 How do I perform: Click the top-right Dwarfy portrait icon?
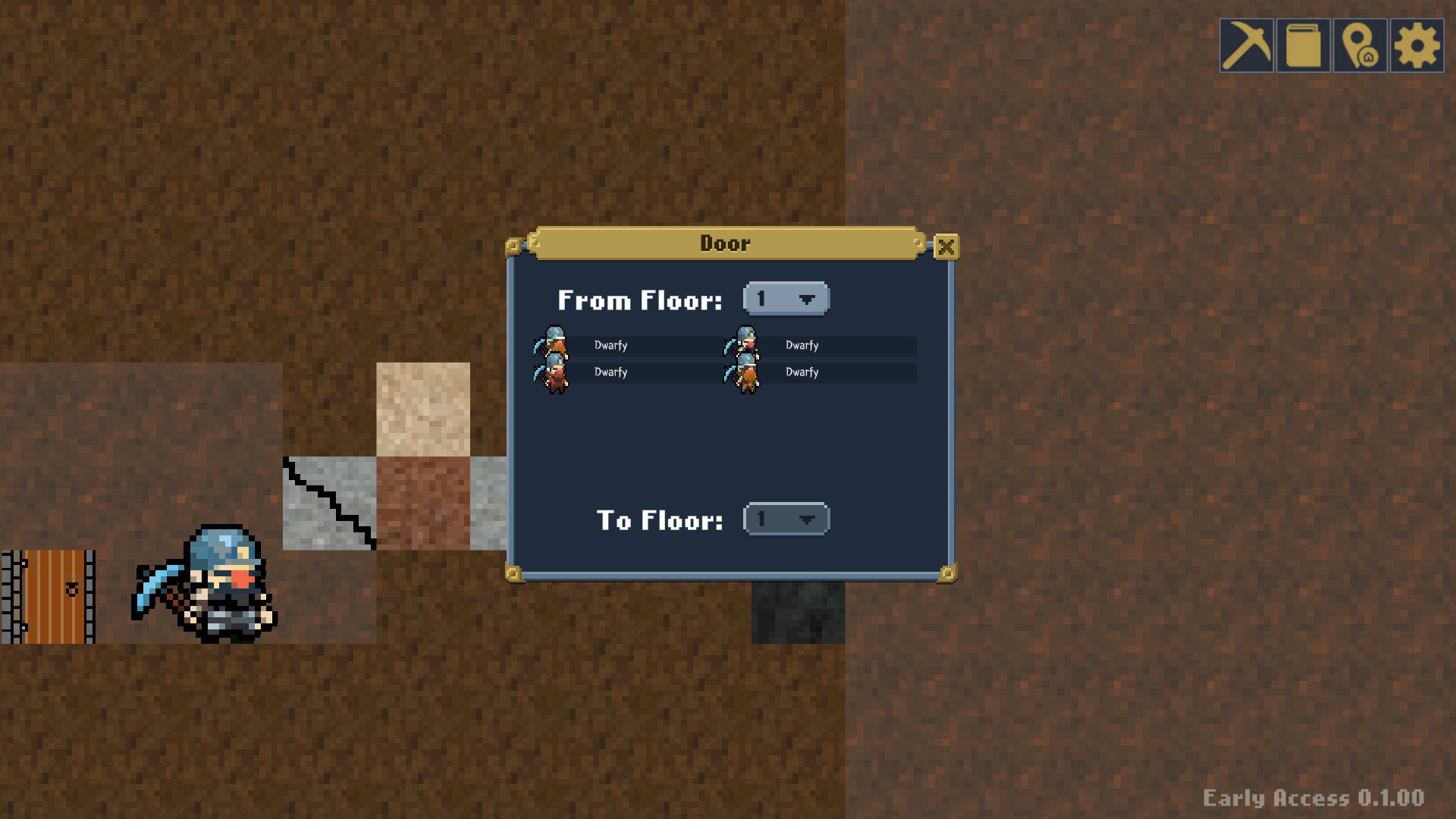pyautogui.click(x=744, y=344)
